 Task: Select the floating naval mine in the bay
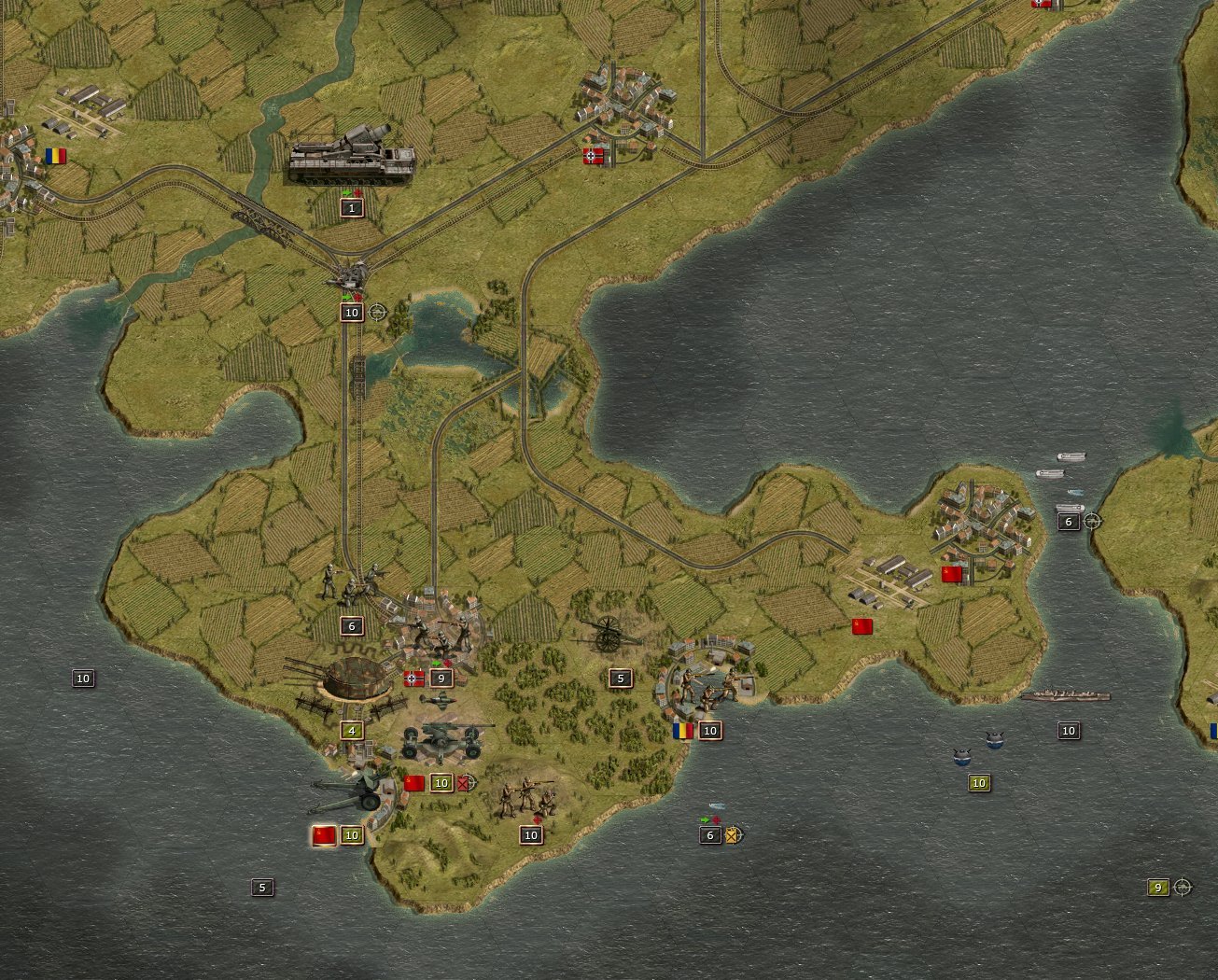pos(962,758)
